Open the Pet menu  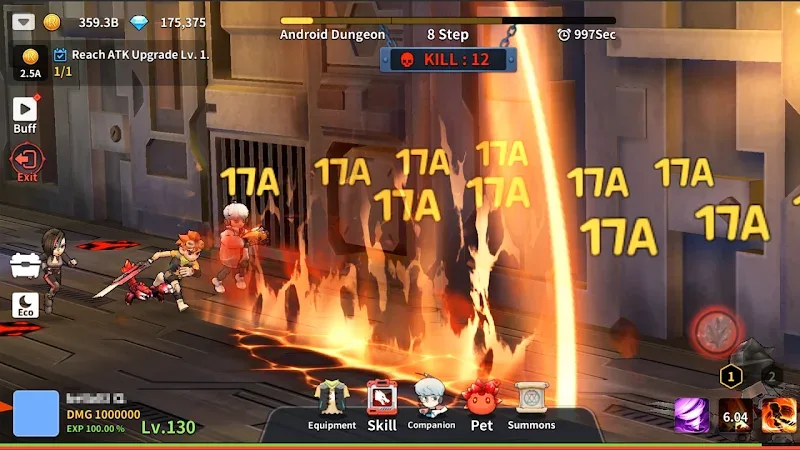482,405
